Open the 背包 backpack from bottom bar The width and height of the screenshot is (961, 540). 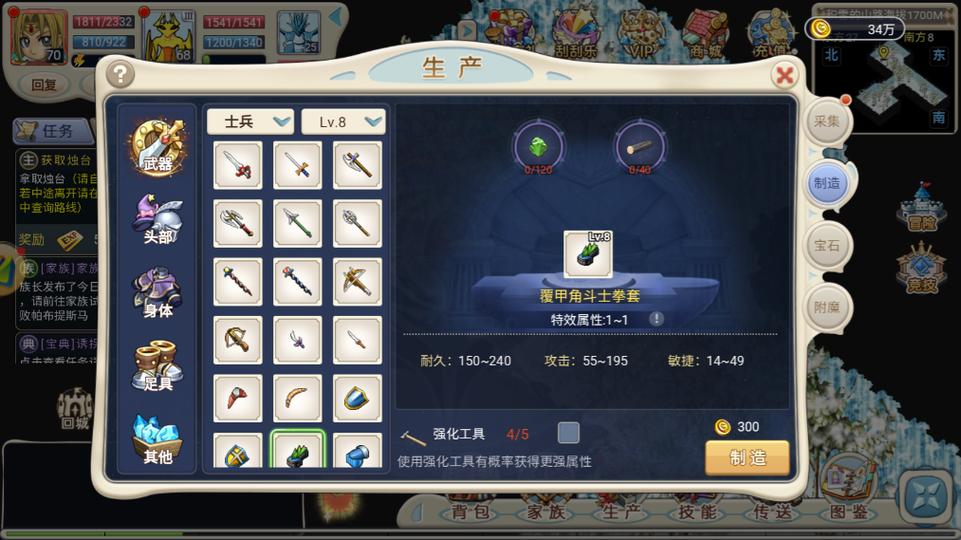point(469,512)
